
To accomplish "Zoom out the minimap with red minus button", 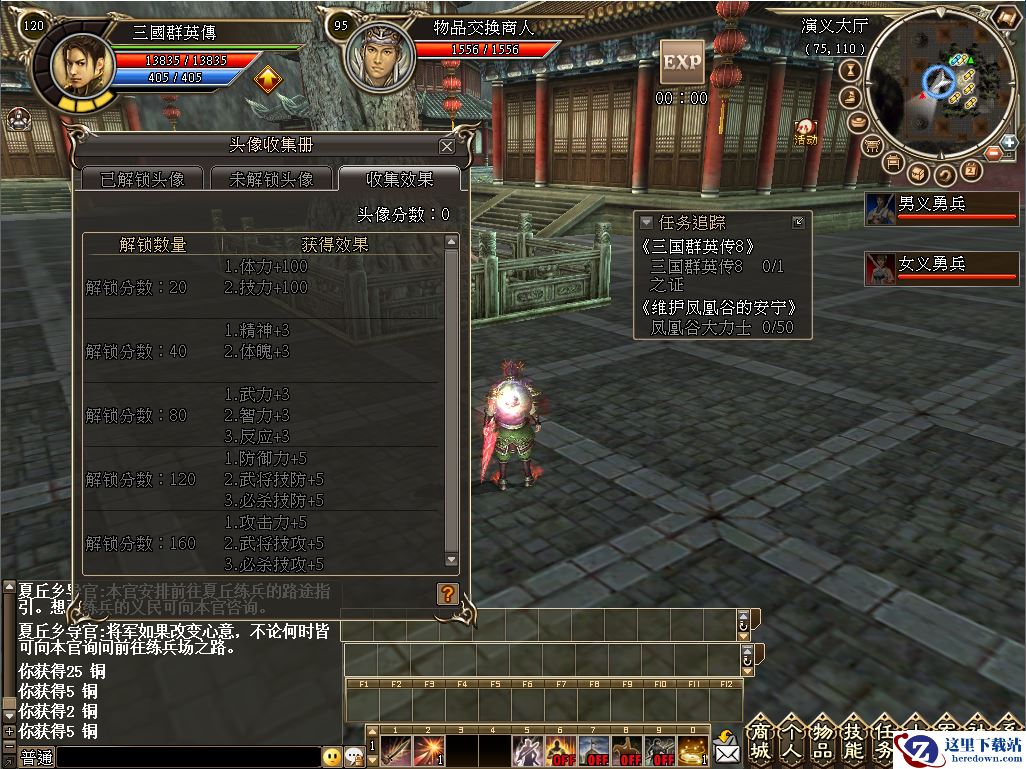I will click(993, 153).
